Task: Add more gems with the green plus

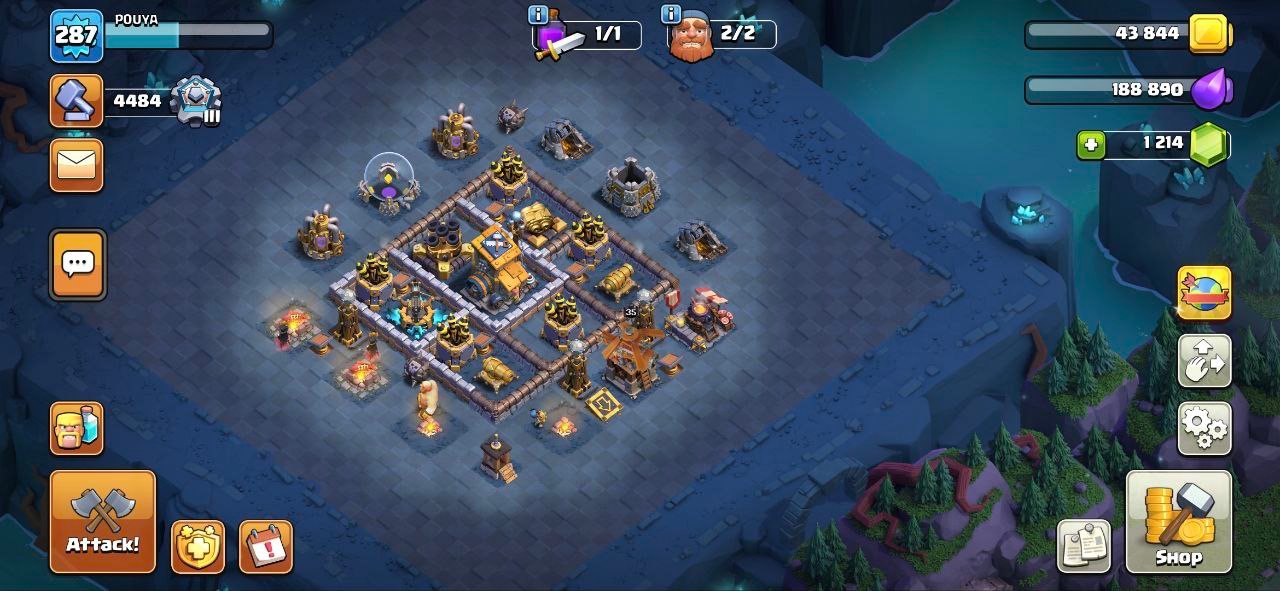Action: pyautogui.click(x=1091, y=145)
